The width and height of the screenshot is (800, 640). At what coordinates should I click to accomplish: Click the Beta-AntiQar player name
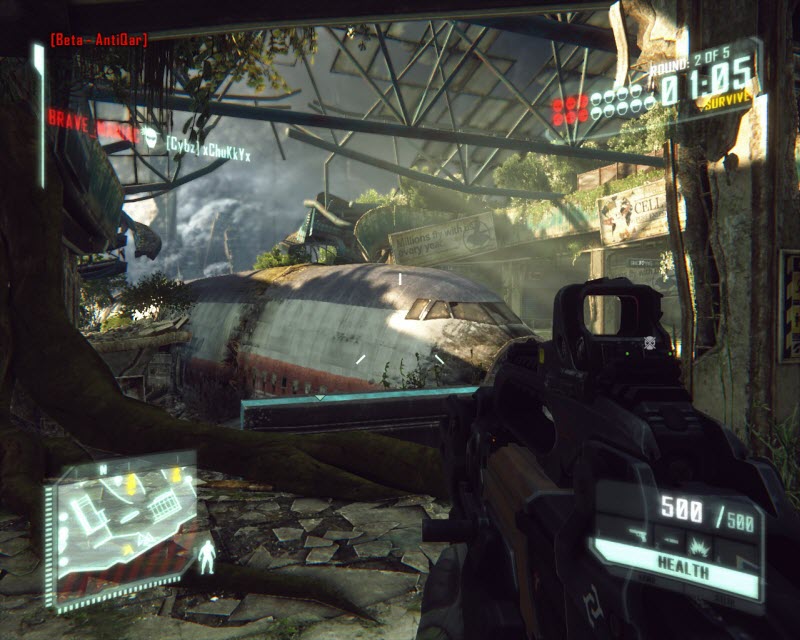[99, 40]
